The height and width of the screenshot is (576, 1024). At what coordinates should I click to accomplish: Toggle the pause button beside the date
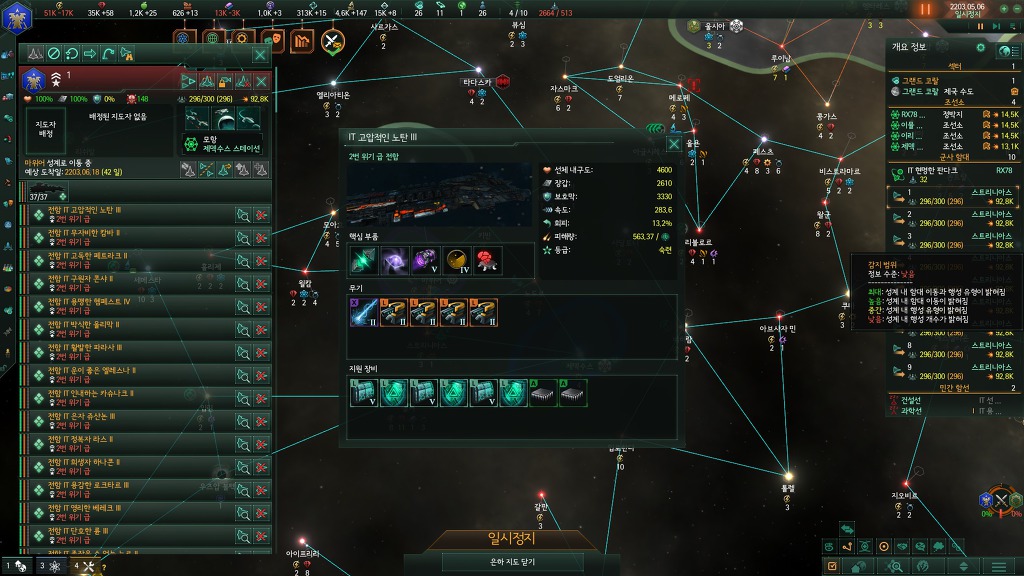tap(925, 9)
